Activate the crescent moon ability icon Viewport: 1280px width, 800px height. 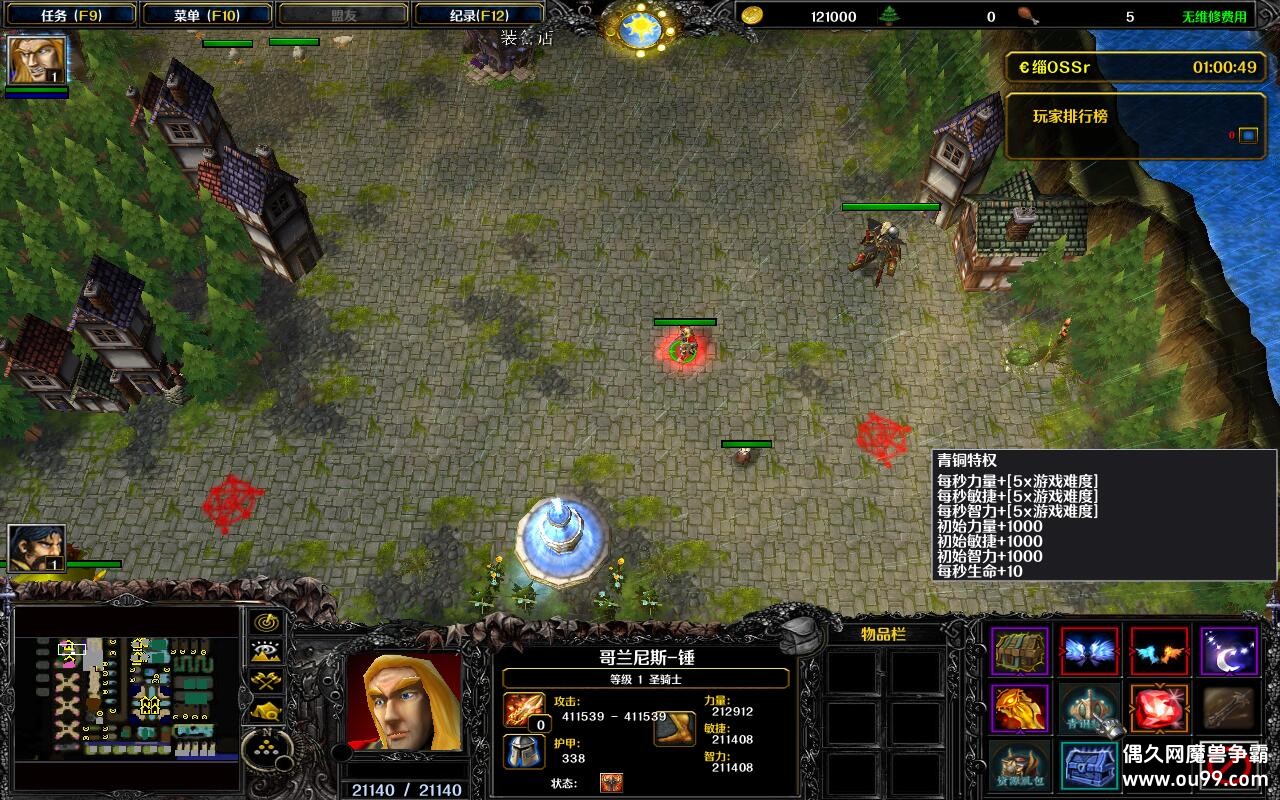1229,651
